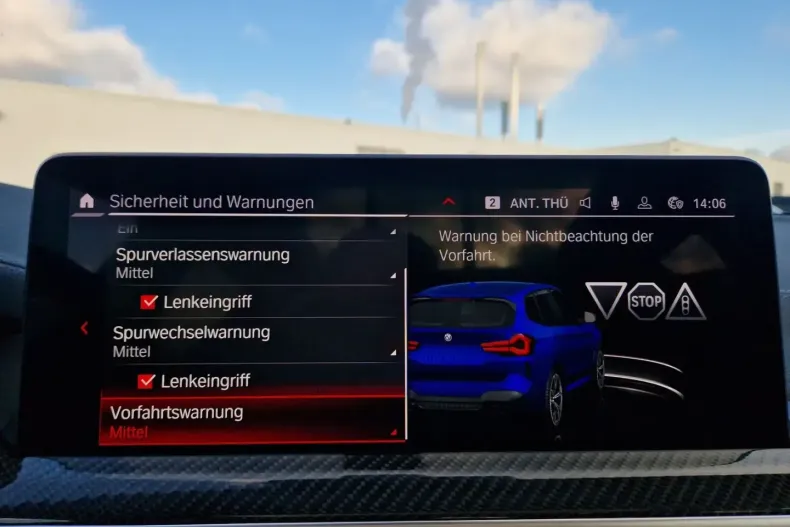The width and height of the screenshot is (790, 527).
Task: Open the Spurwechselwarnung setting
Action: pyautogui.click(x=255, y=340)
